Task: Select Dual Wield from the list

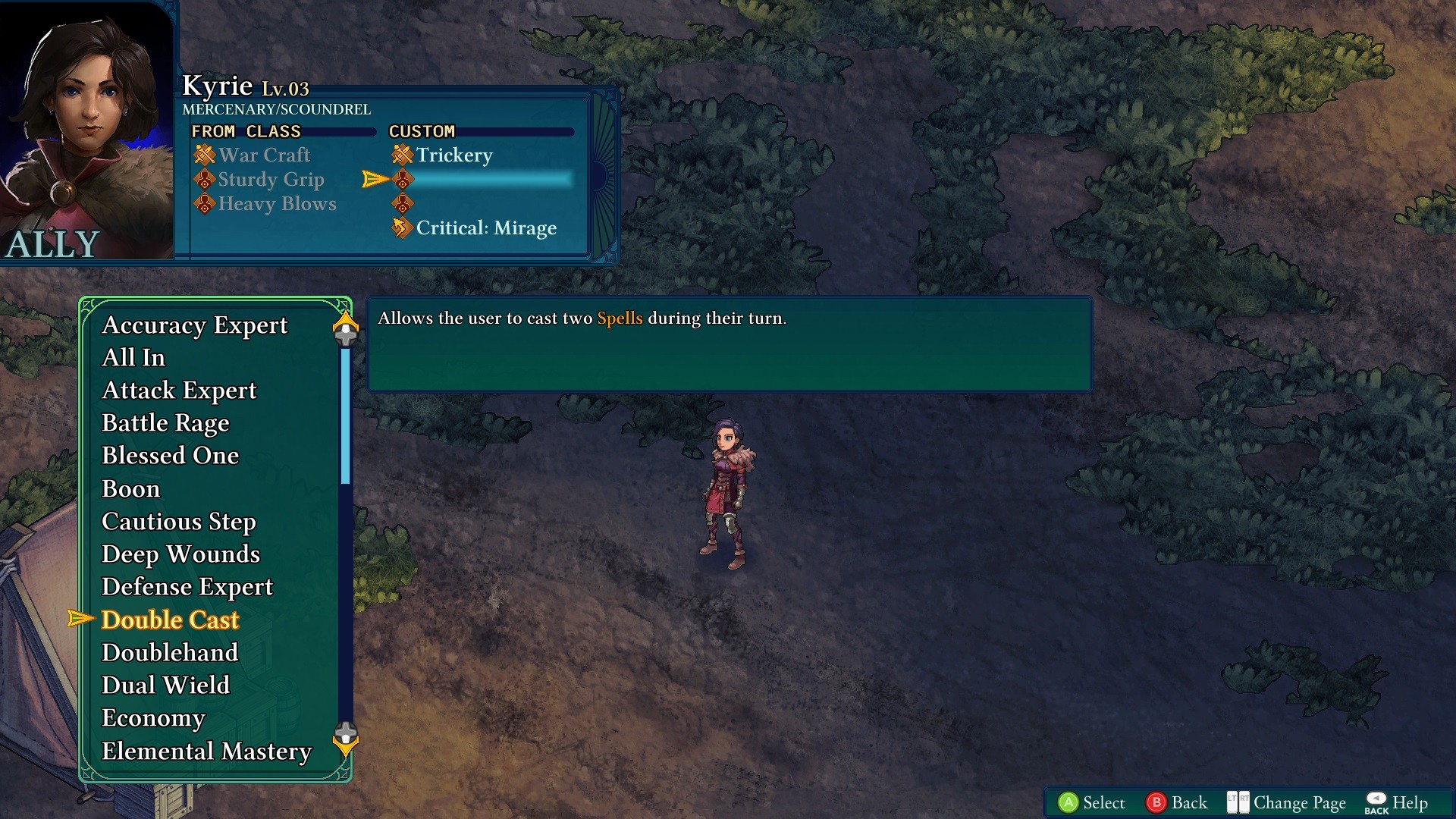Action: pyautogui.click(x=165, y=686)
